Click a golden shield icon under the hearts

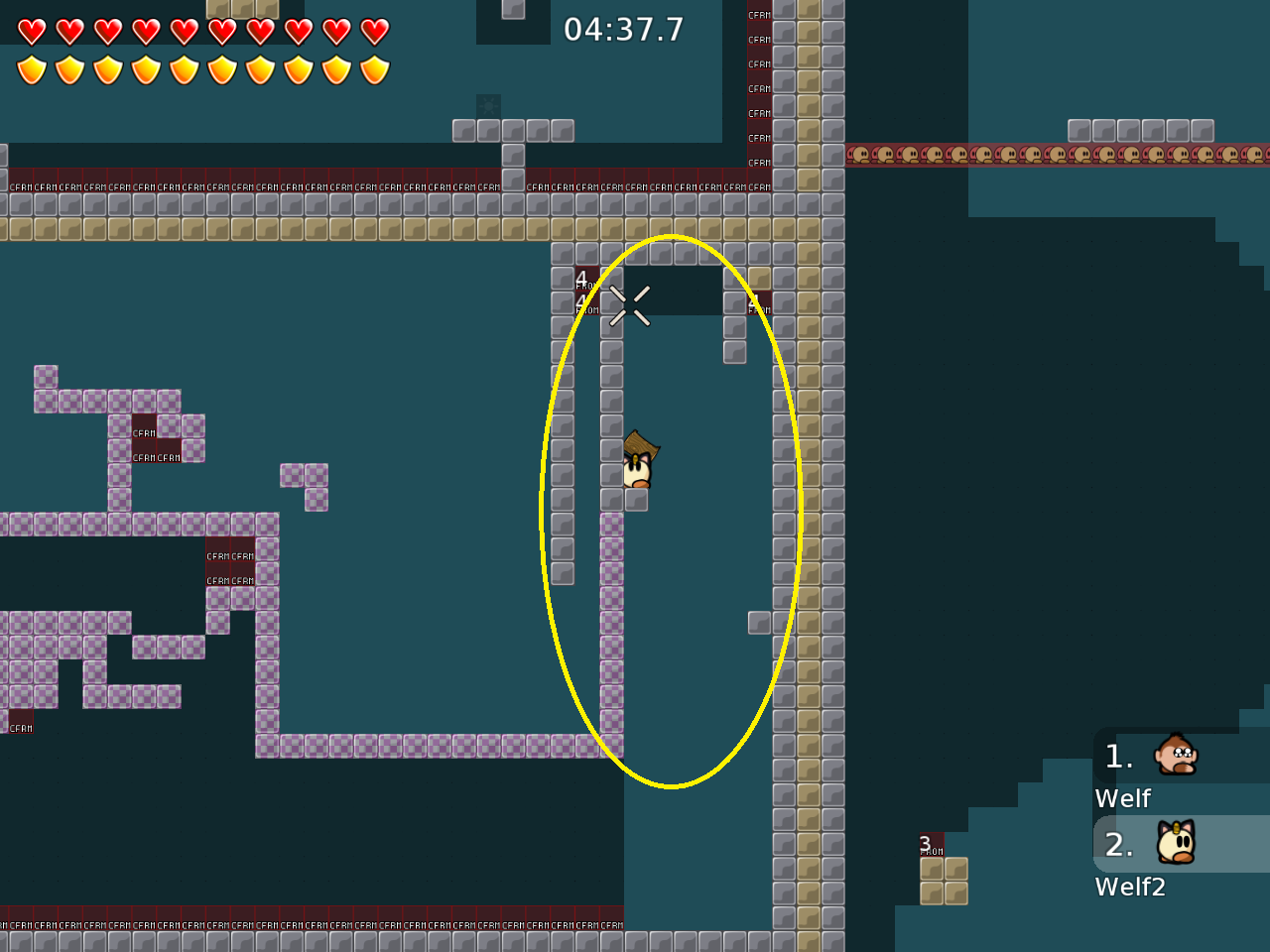pos(31,67)
